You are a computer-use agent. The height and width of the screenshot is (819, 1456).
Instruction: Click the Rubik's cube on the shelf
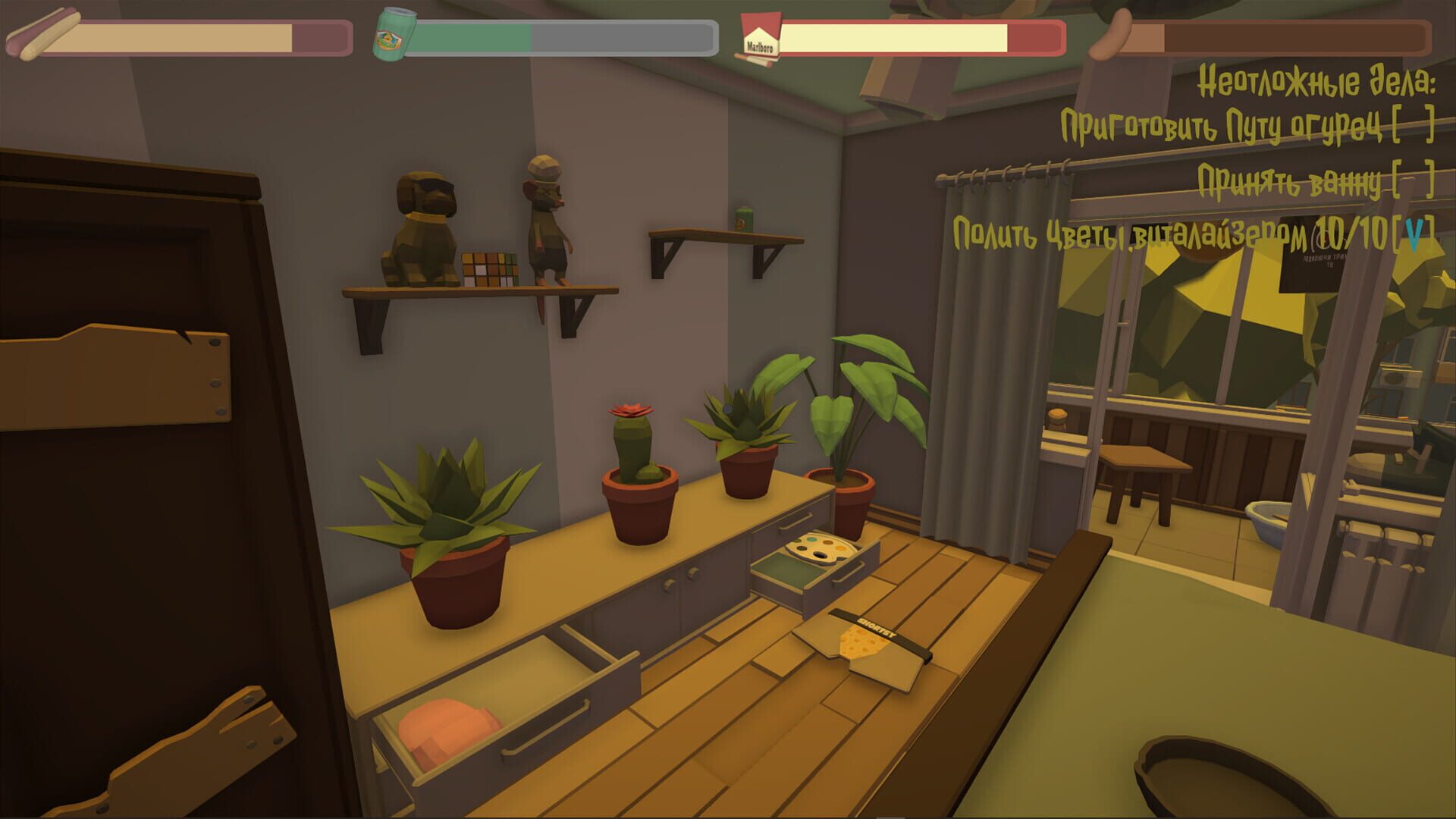click(x=490, y=267)
